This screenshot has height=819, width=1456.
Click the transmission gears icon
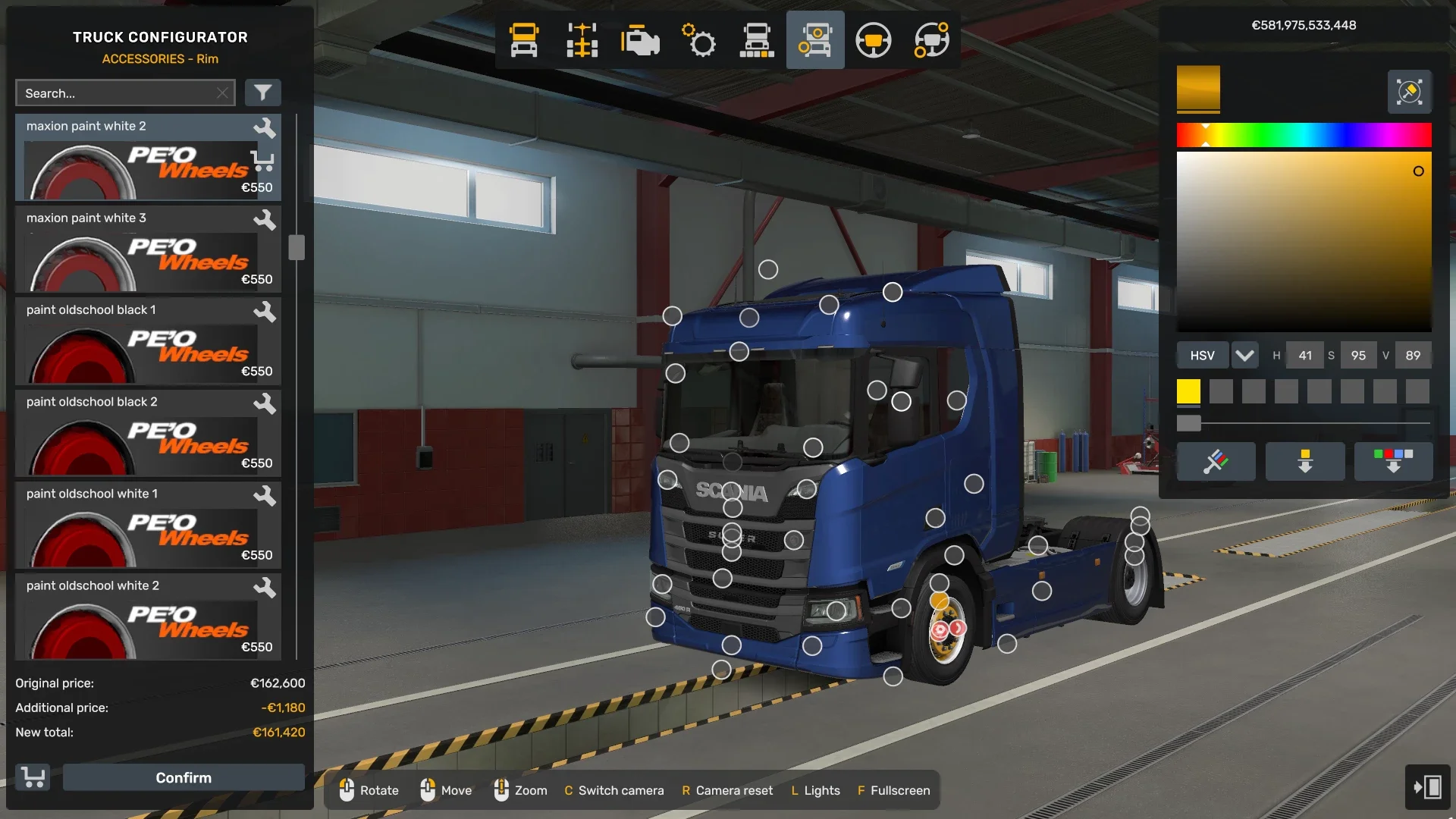click(699, 40)
